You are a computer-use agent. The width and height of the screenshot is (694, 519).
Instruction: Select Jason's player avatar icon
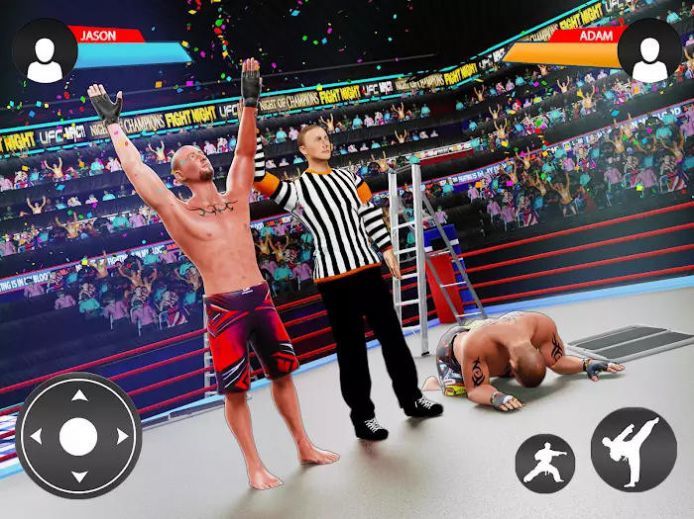pos(44,51)
